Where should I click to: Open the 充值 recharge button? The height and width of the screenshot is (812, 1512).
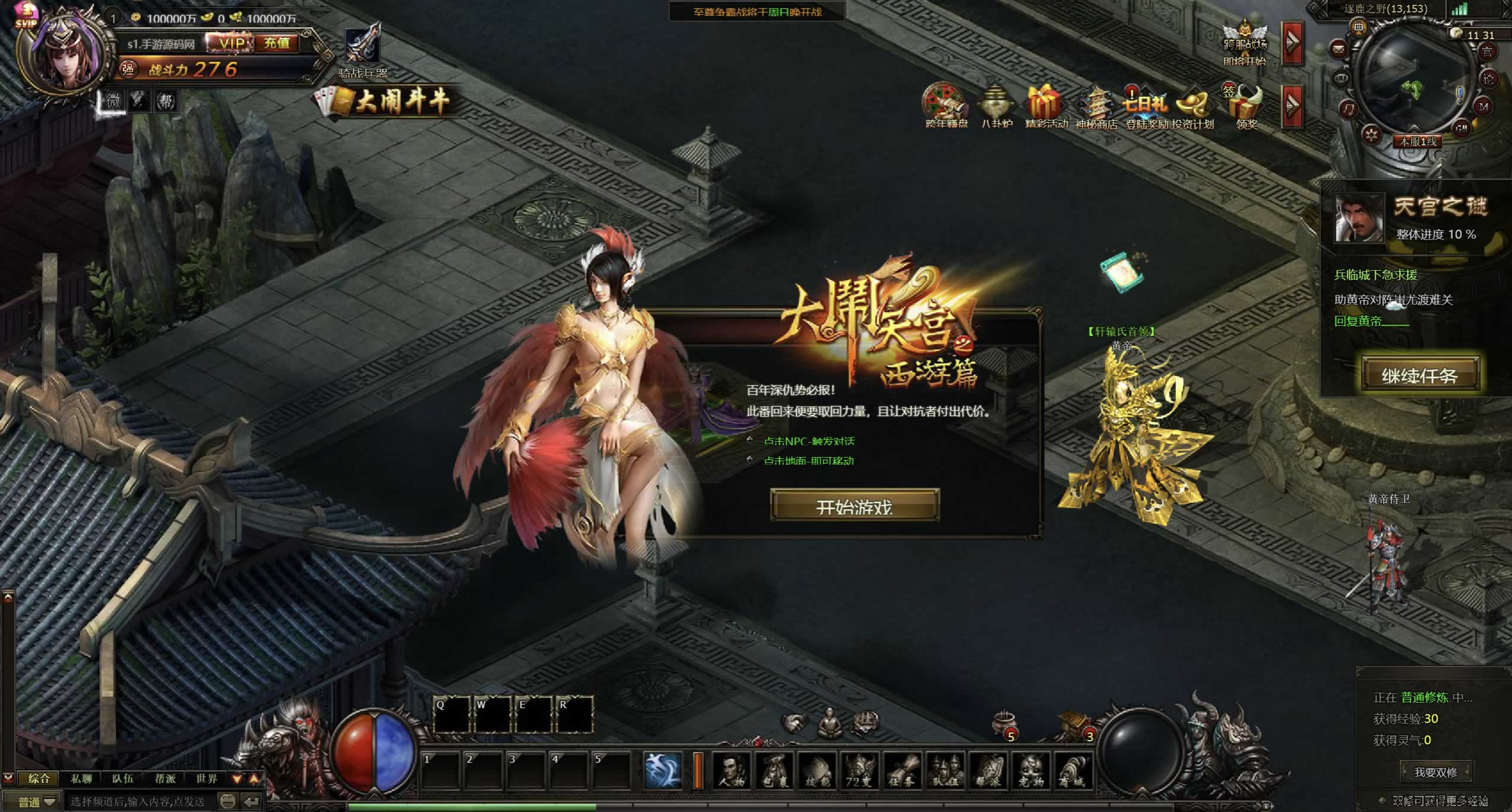[x=277, y=43]
